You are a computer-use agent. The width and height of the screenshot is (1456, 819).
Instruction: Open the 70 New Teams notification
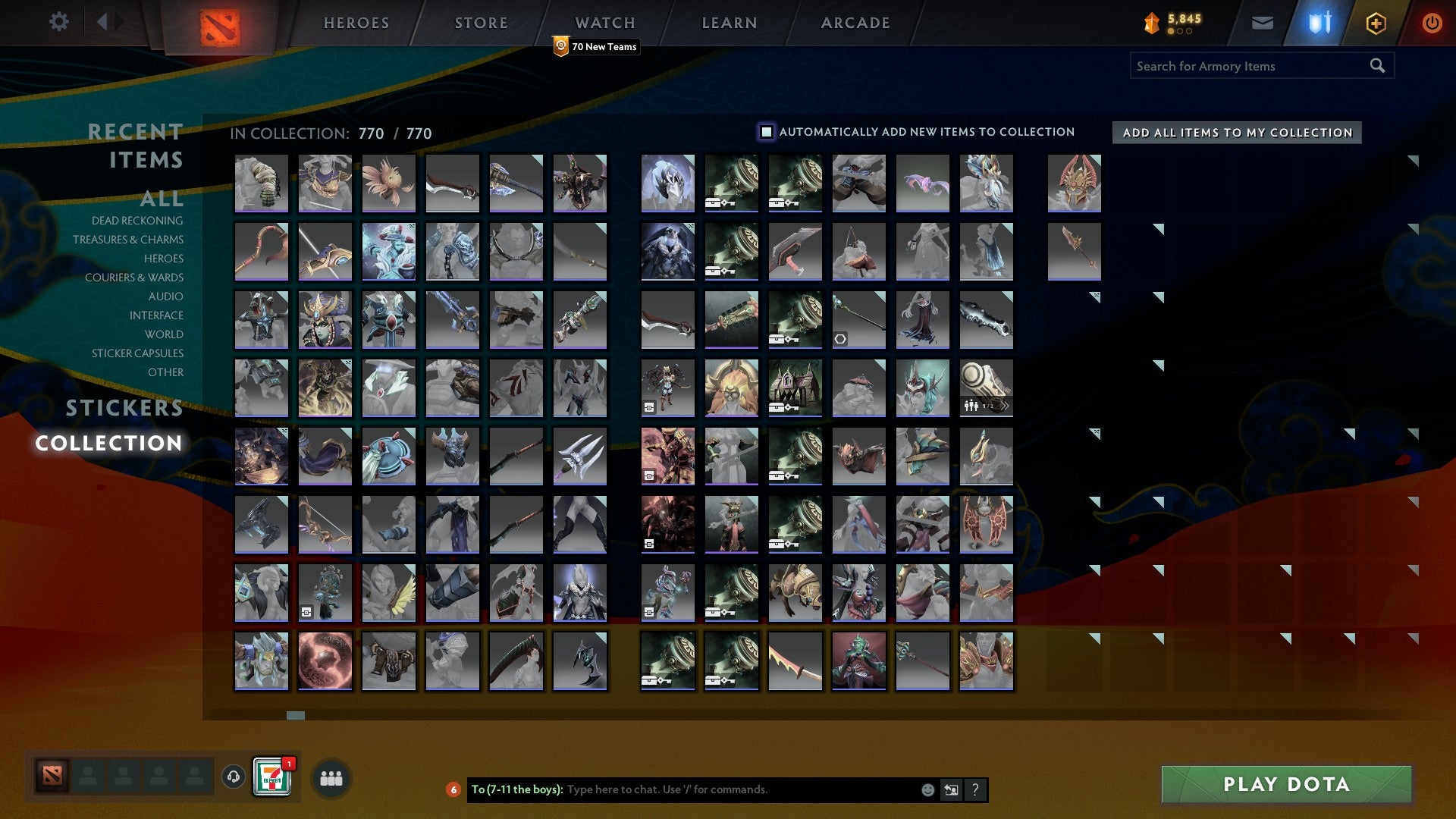point(596,46)
